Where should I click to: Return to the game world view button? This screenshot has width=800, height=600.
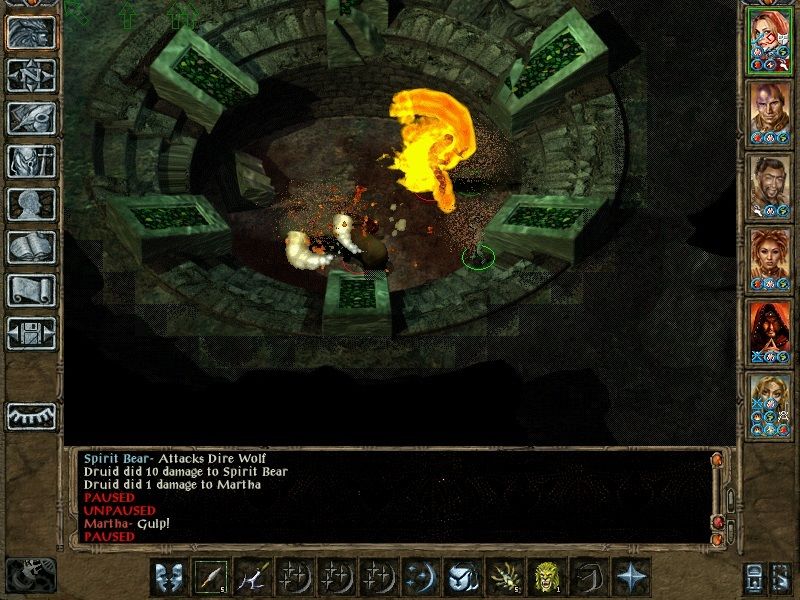(31, 33)
